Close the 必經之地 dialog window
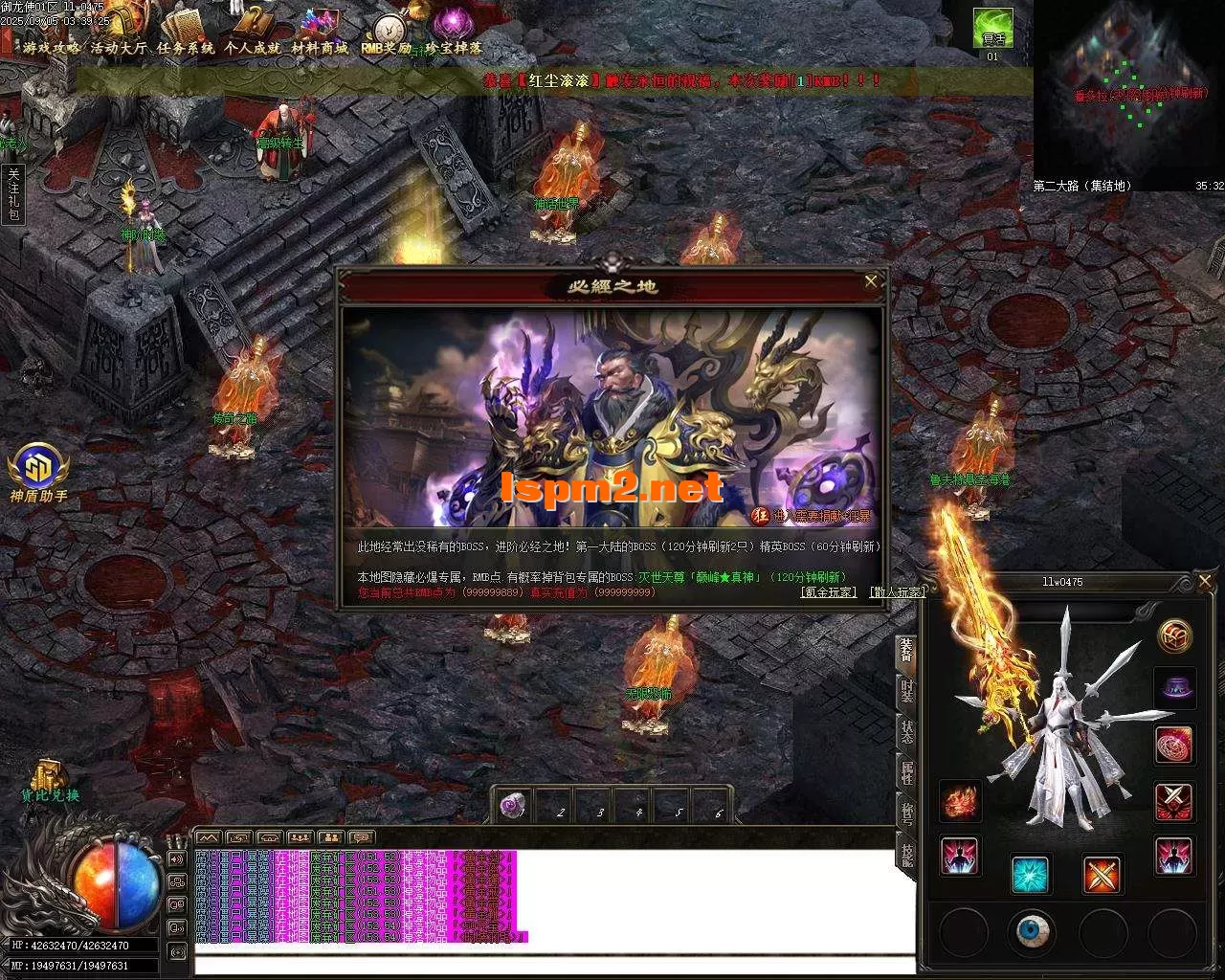The image size is (1225, 980). 871,281
